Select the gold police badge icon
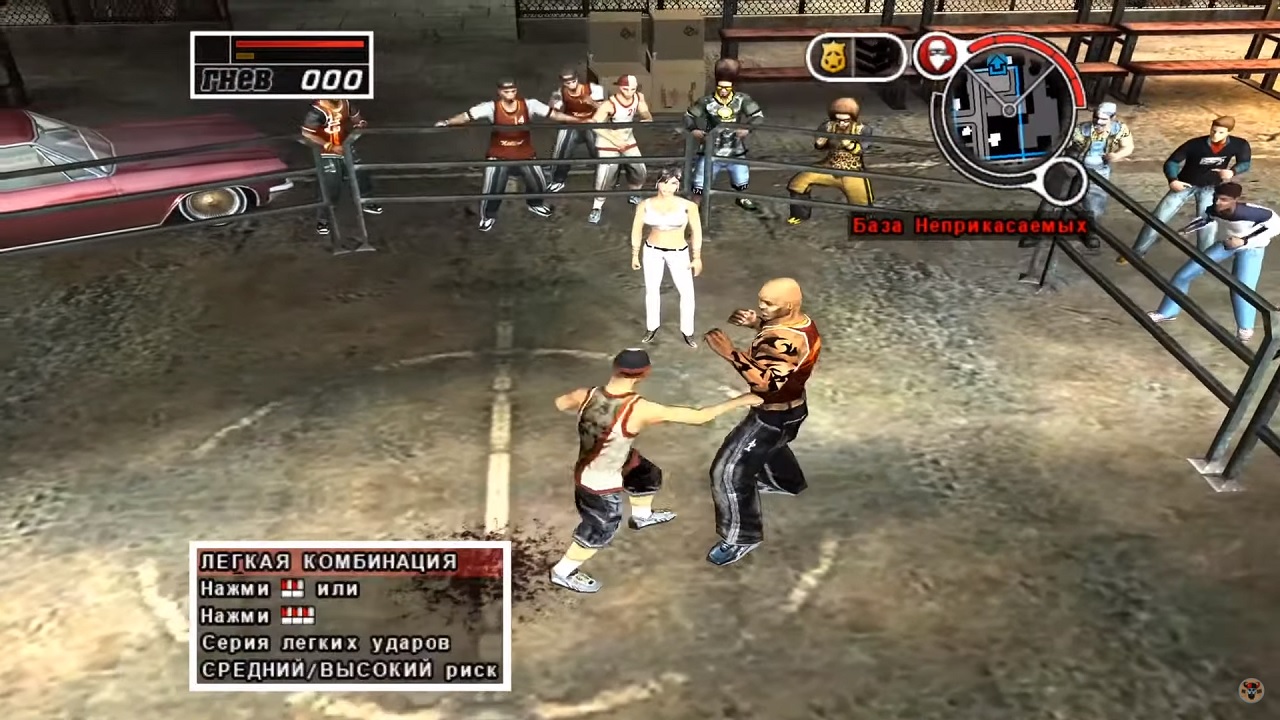 pos(832,57)
